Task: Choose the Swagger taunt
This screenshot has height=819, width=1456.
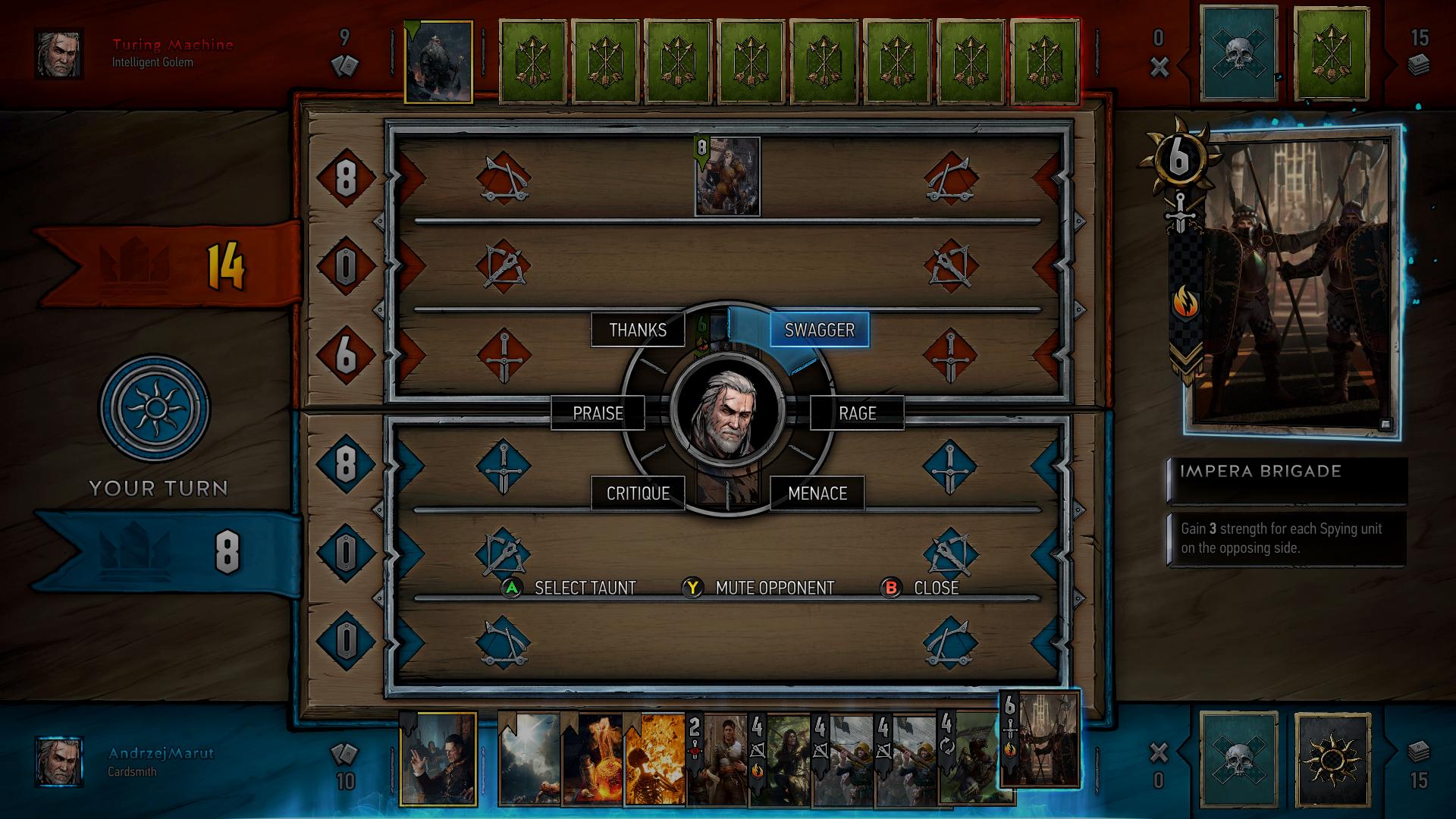Action: coord(819,330)
